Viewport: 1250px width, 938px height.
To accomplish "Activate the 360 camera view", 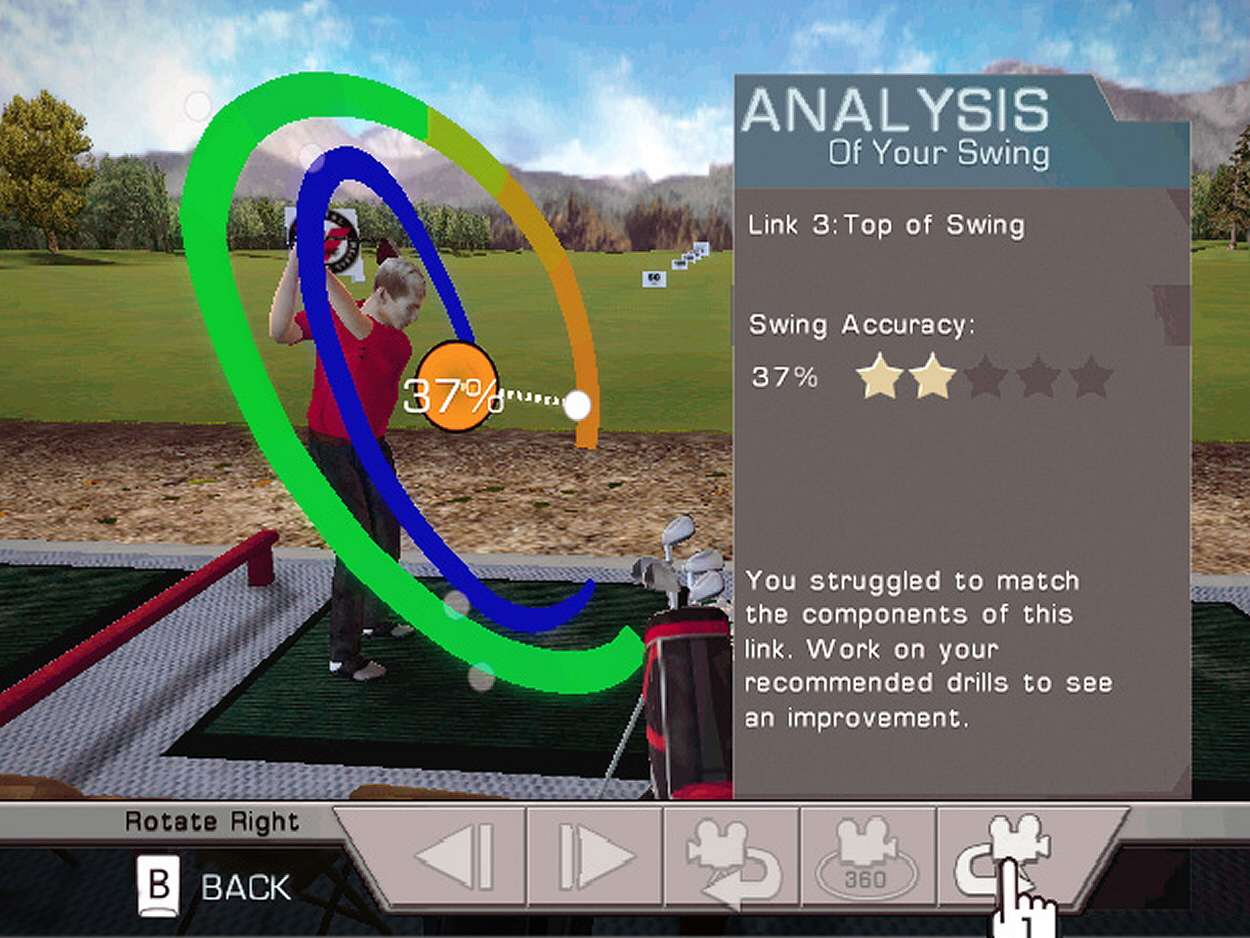I will (x=867, y=858).
